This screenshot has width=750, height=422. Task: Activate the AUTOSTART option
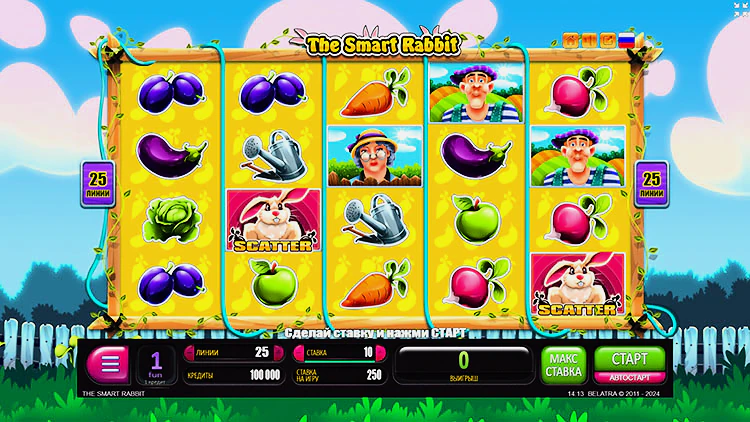tap(629, 378)
